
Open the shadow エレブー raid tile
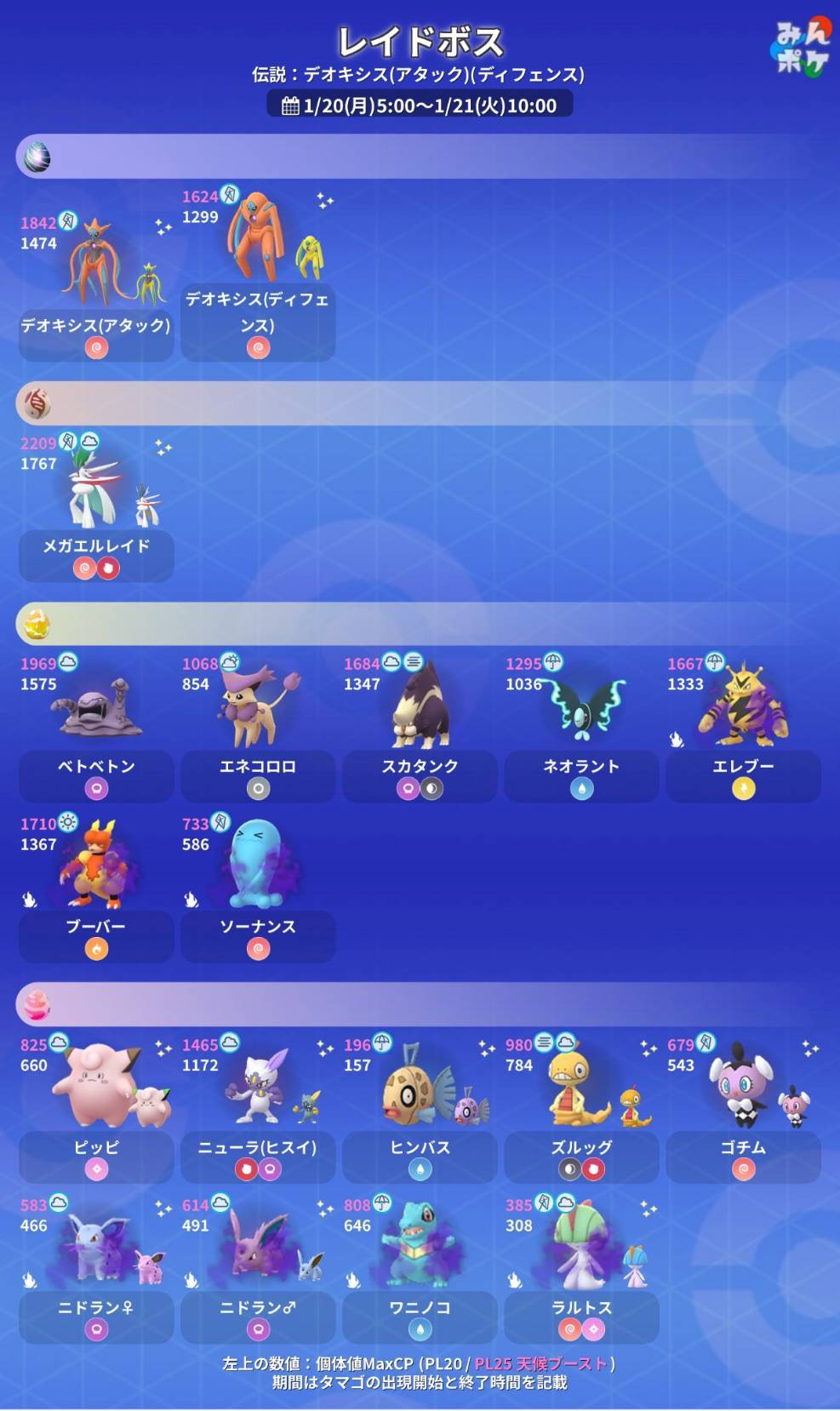point(743,728)
